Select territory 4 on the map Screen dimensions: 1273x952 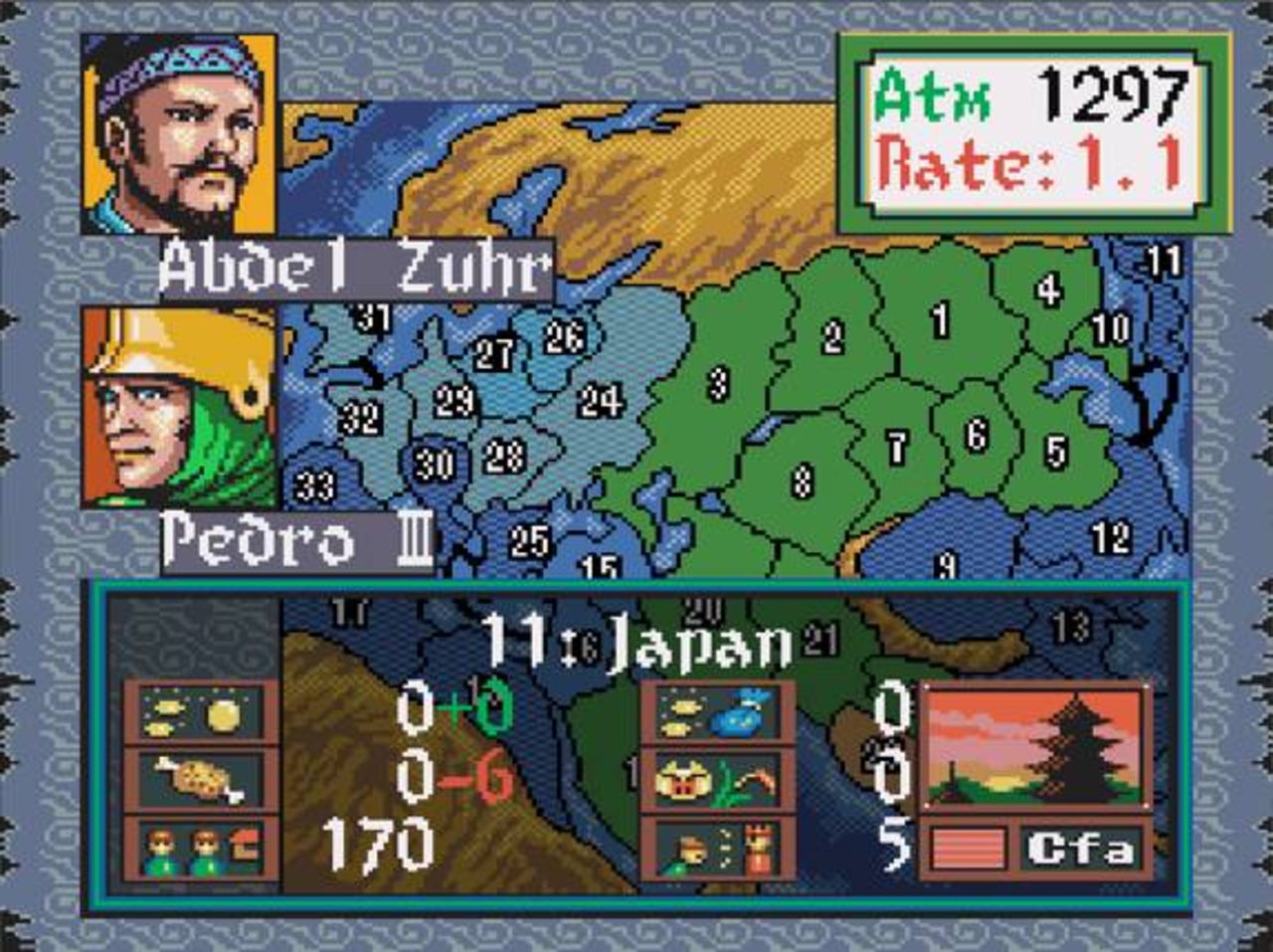1047,290
